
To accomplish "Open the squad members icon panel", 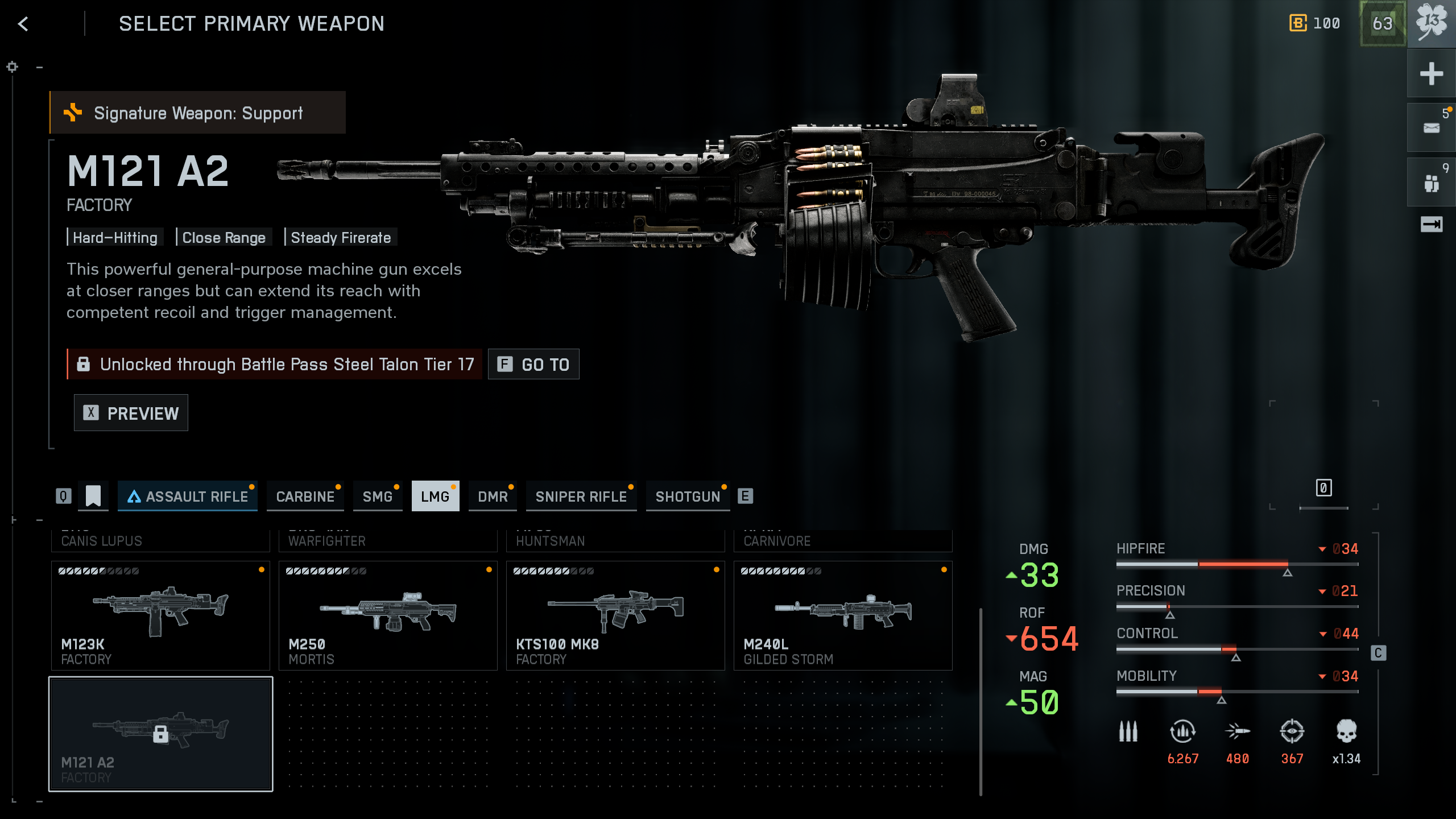I will click(x=1431, y=183).
